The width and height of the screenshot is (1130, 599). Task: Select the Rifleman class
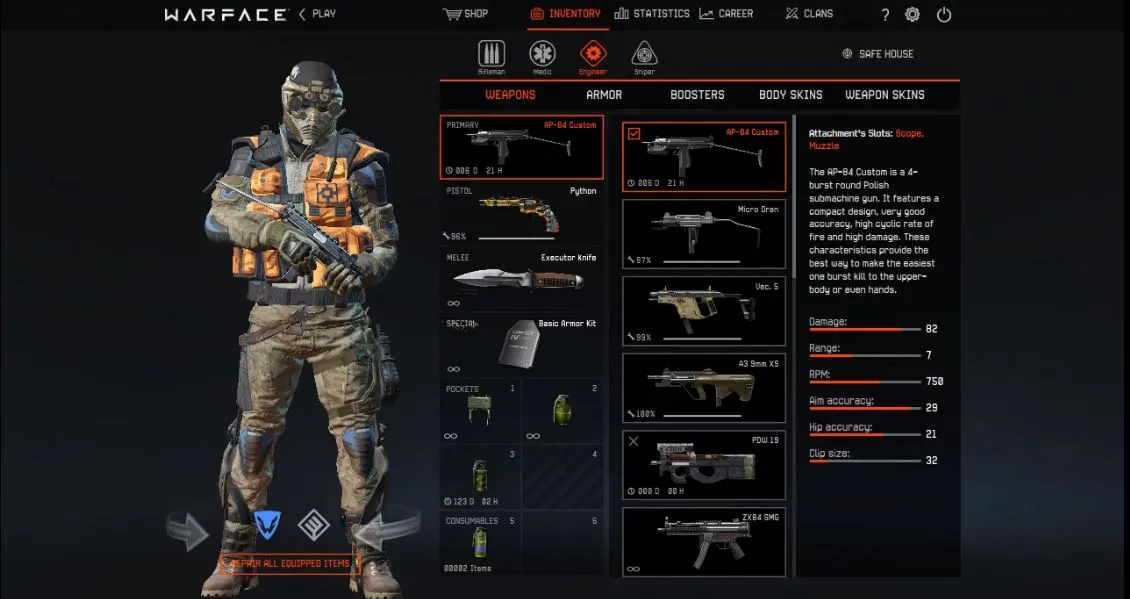tap(491, 57)
